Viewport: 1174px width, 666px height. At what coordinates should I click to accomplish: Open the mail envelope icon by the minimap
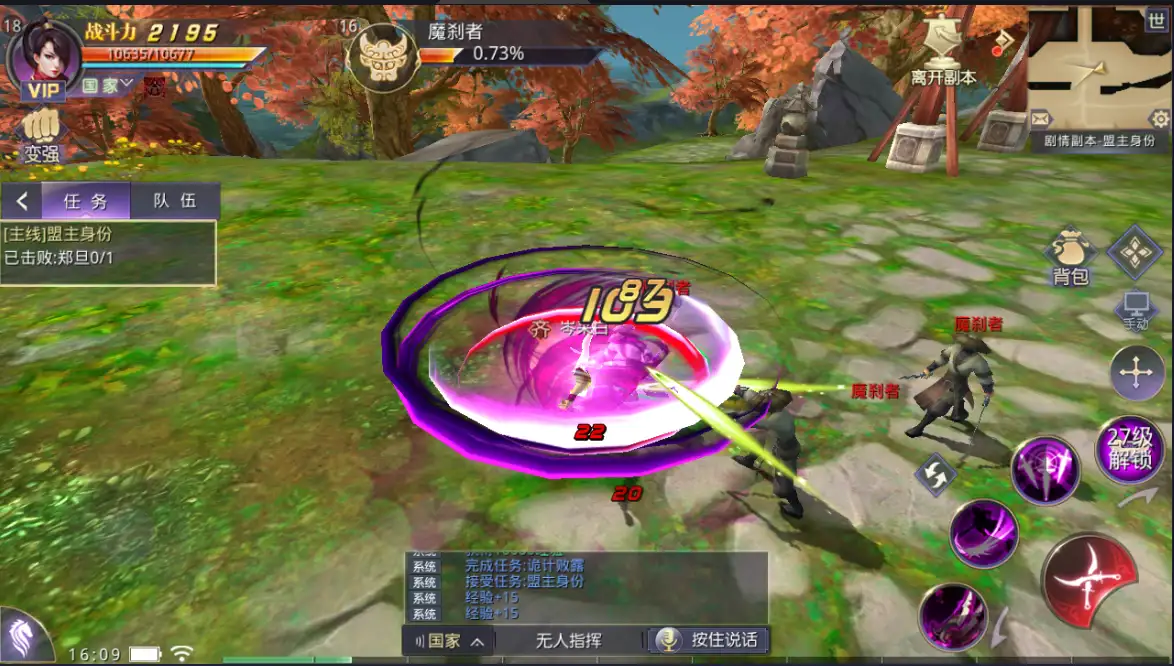[1041, 118]
